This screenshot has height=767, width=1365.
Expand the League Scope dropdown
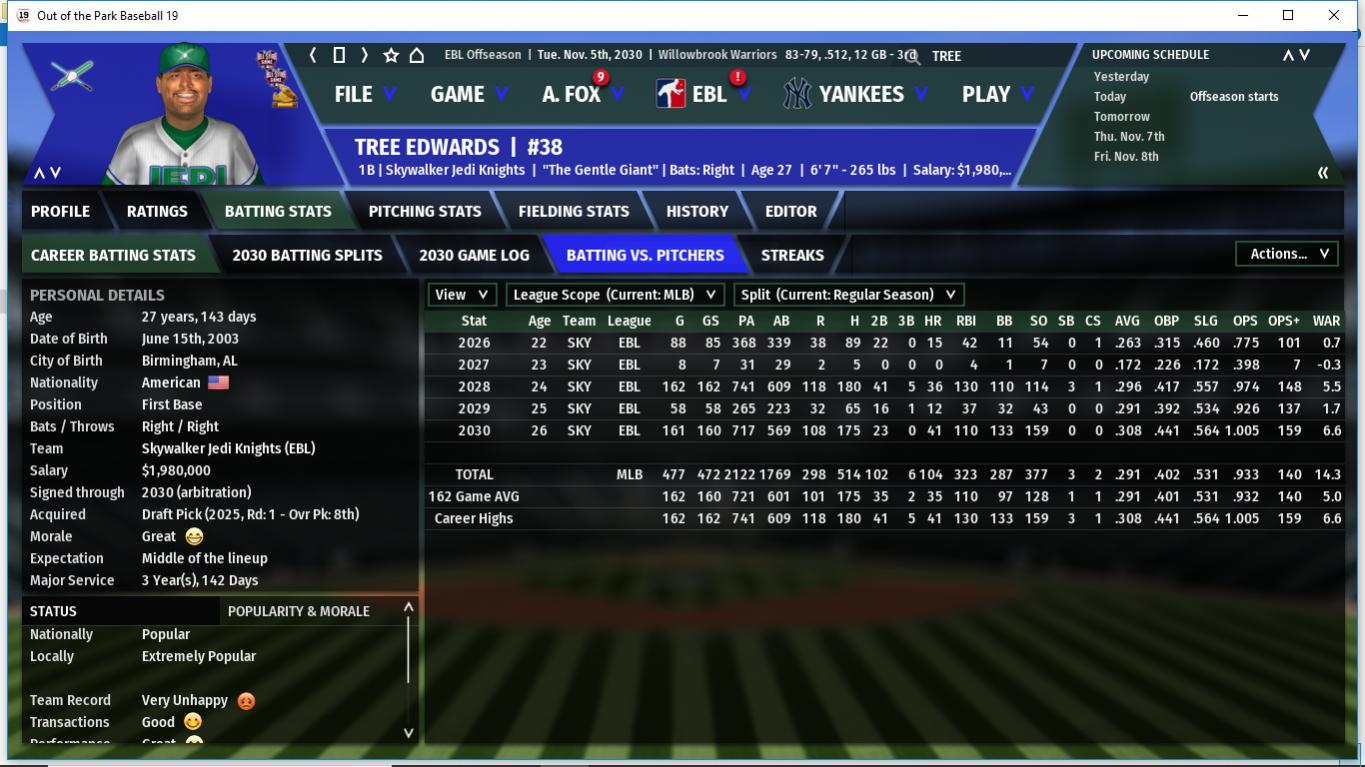(615, 295)
